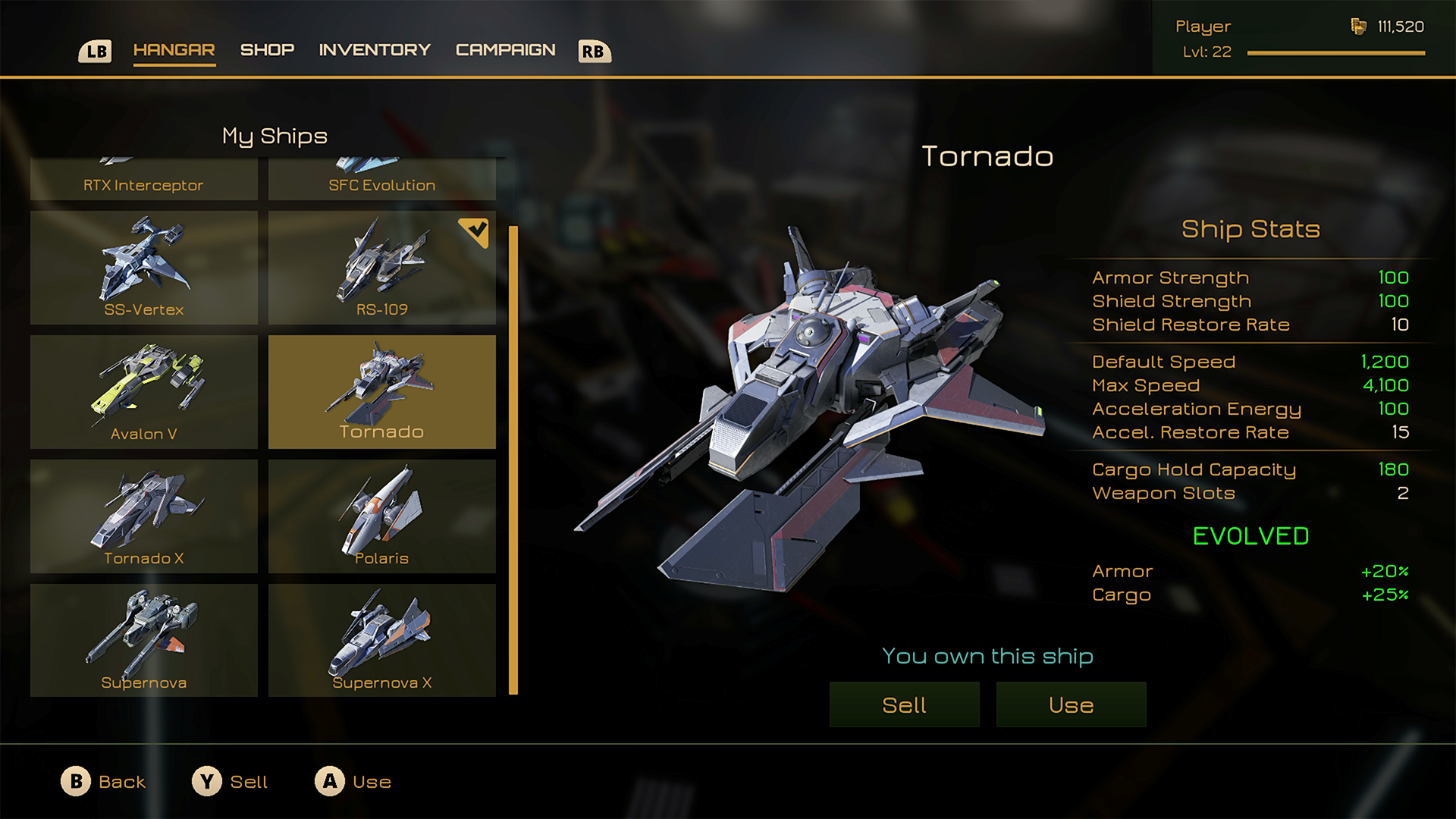Use the Tornado ship
The height and width of the screenshot is (819, 1456).
click(x=1071, y=704)
